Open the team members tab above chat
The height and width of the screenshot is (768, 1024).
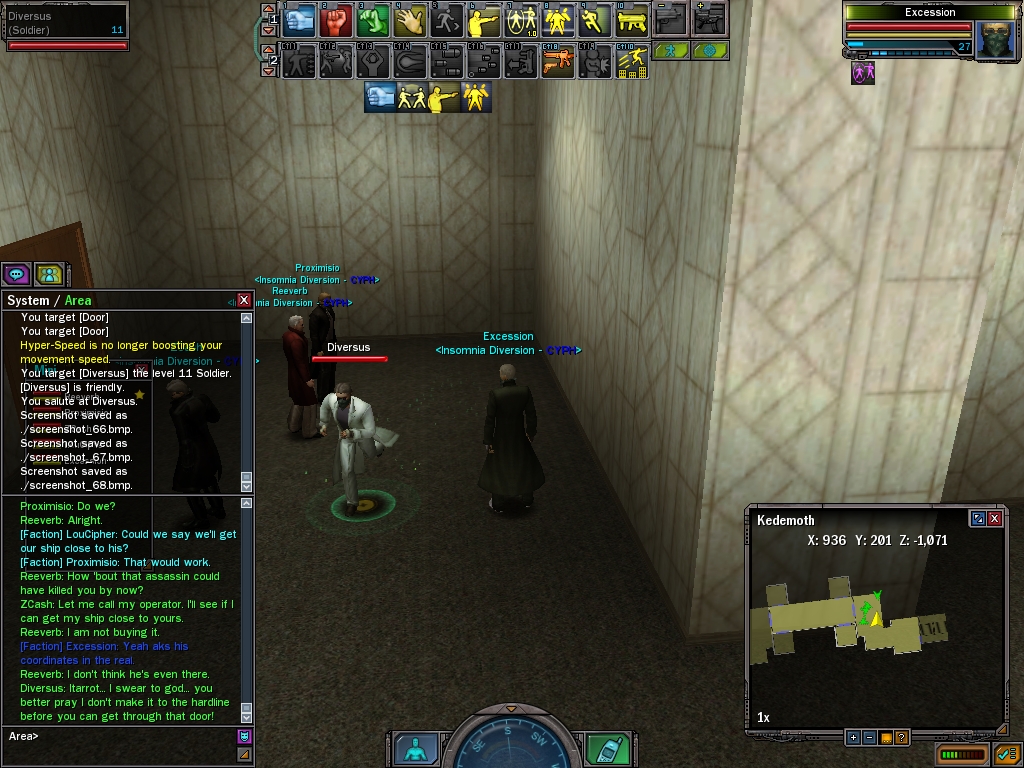pos(48,274)
